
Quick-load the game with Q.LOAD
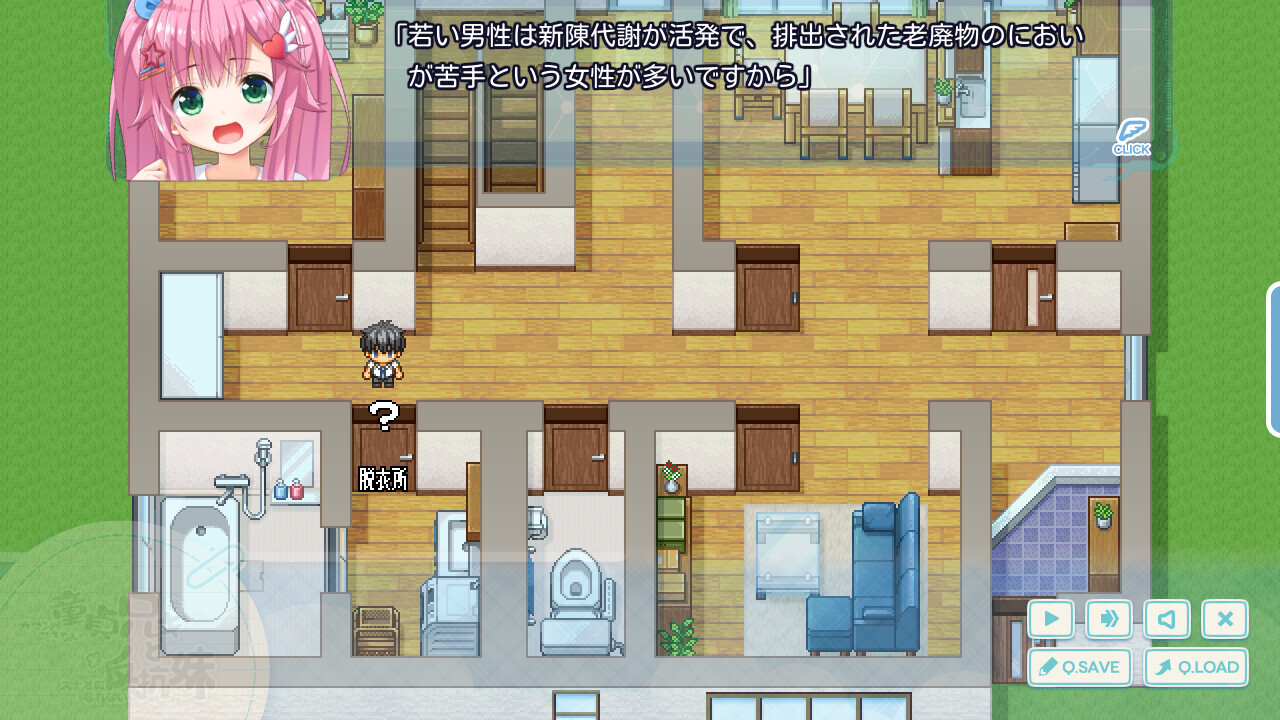[x=1198, y=667]
